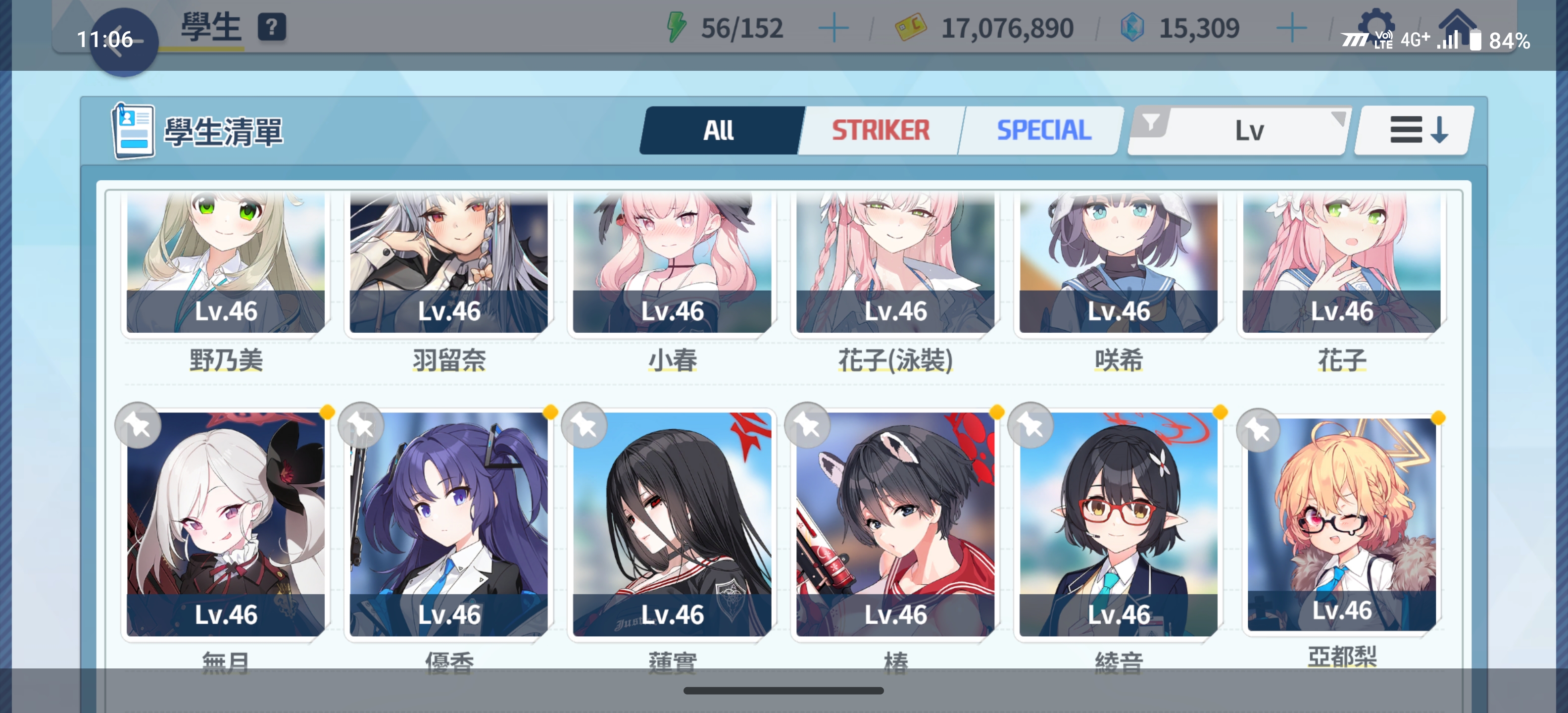Choose the 綾音 student card
This screenshot has width=1568, height=713.
click(1118, 524)
